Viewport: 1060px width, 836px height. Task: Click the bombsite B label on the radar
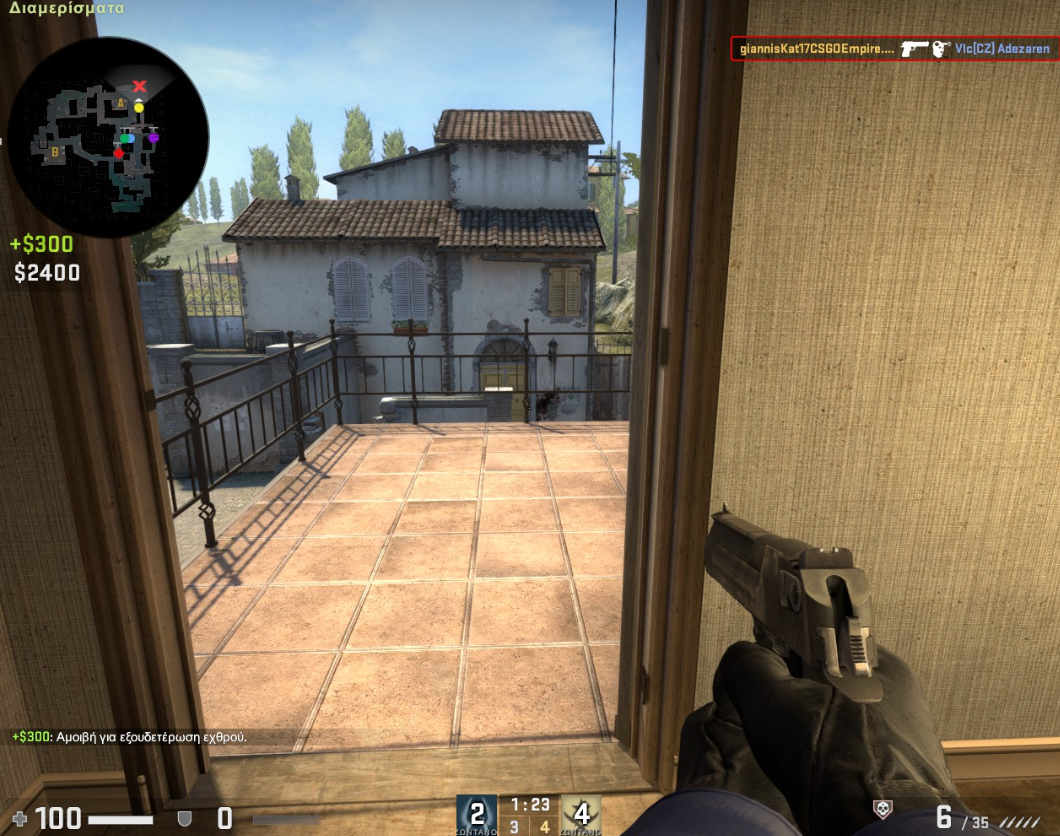click(x=56, y=152)
